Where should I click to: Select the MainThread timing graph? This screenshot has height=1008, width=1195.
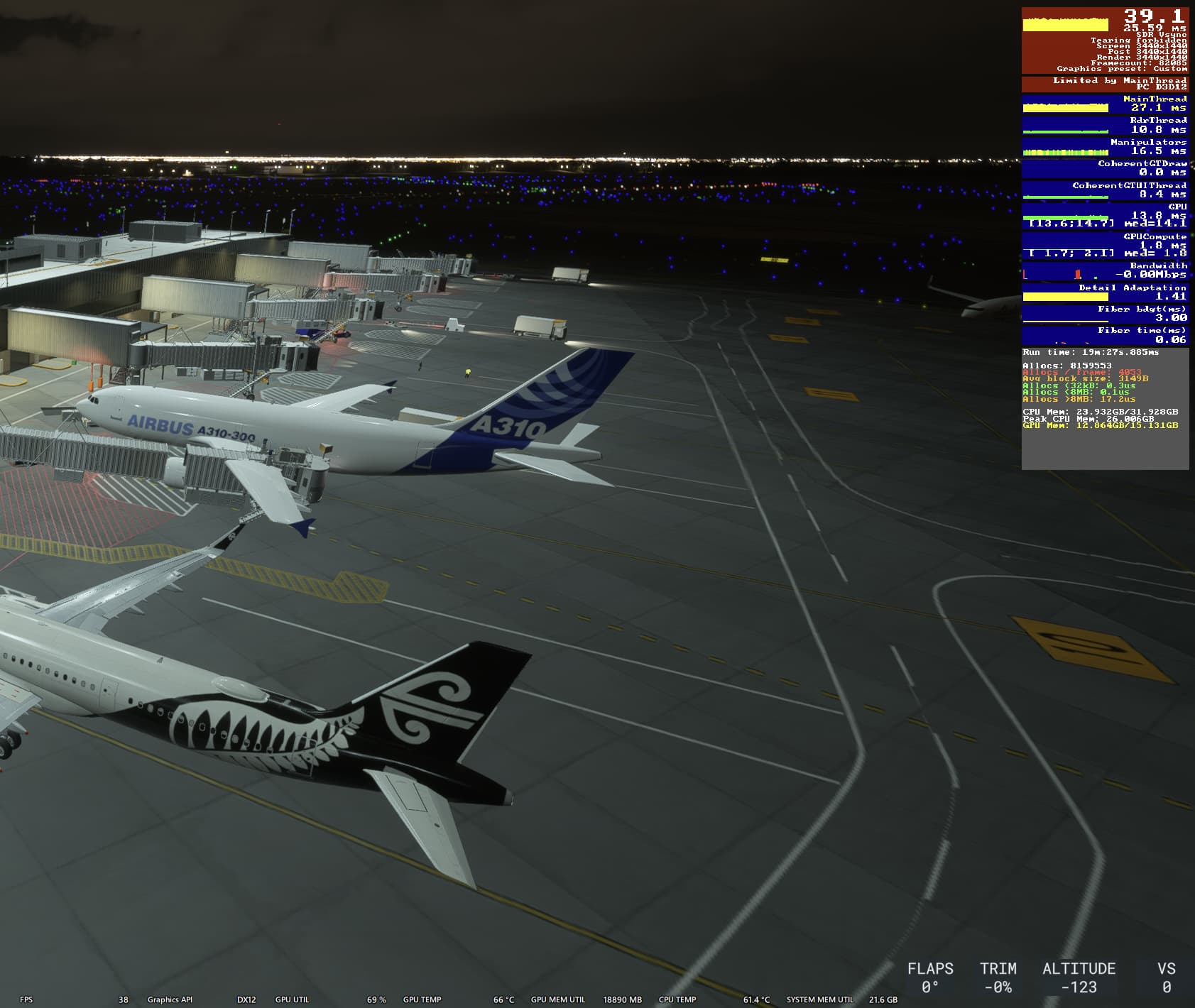click(1065, 109)
